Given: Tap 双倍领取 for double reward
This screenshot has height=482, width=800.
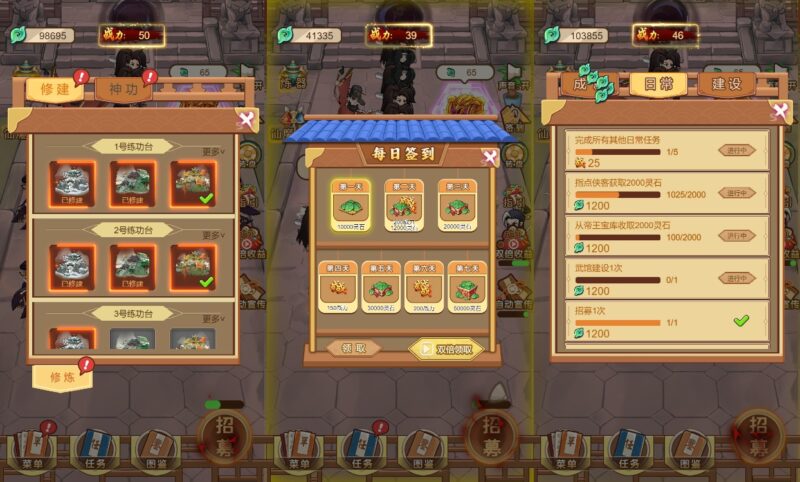Looking at the screenshot, I should click(x=446, y=349).
